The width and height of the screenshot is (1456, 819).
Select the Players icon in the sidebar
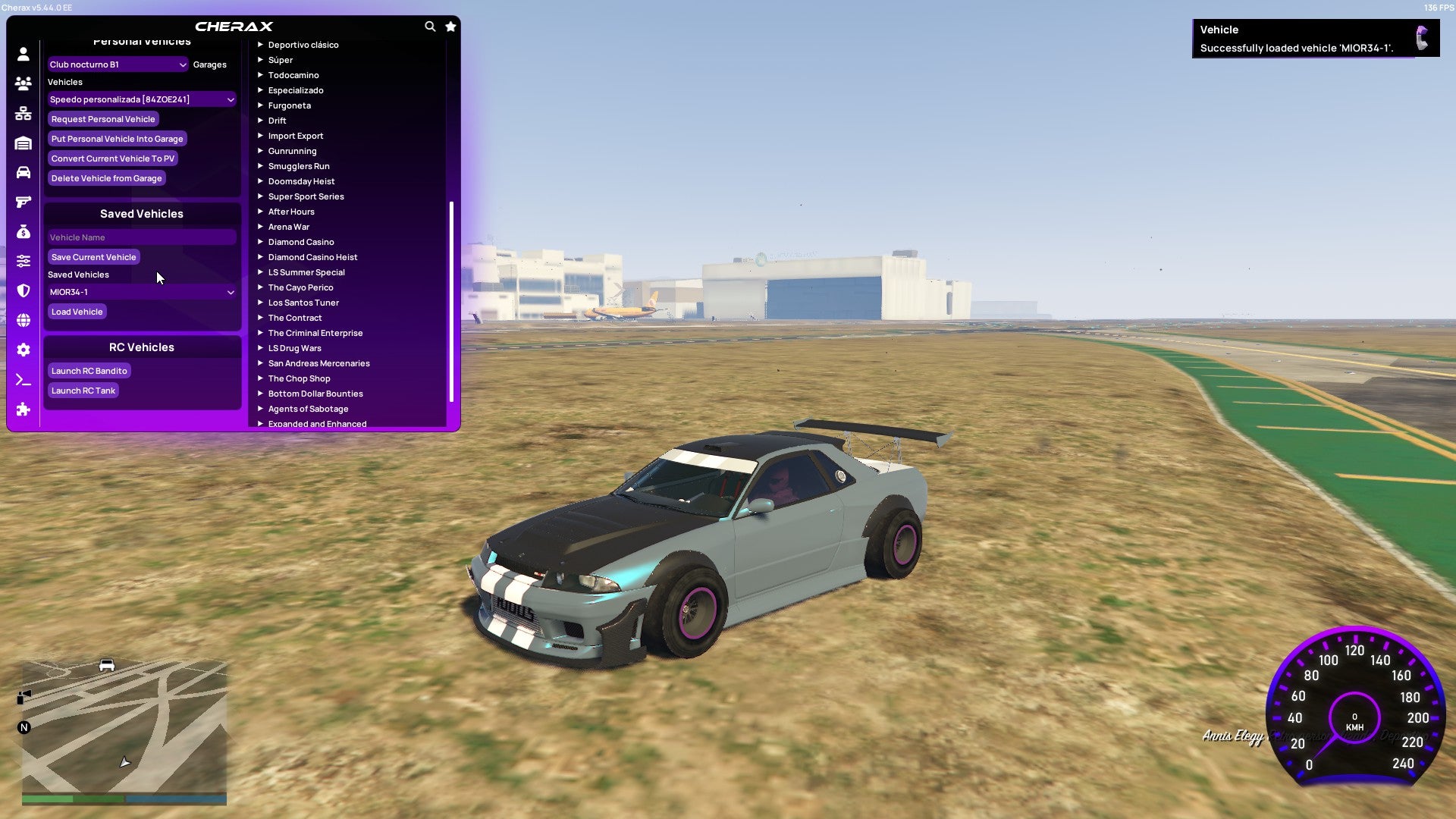point(23,84)
